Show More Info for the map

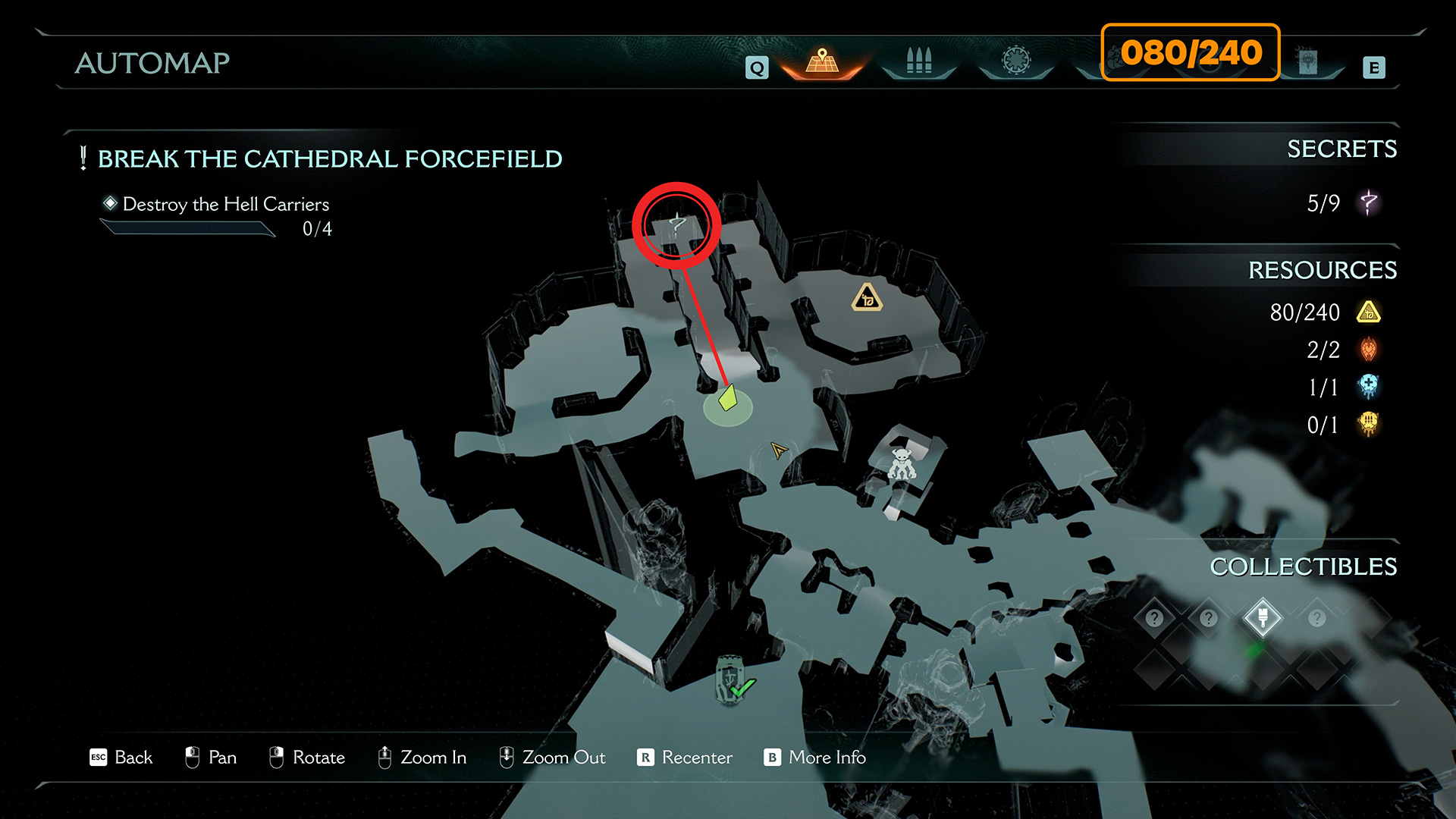pos(815,758)
